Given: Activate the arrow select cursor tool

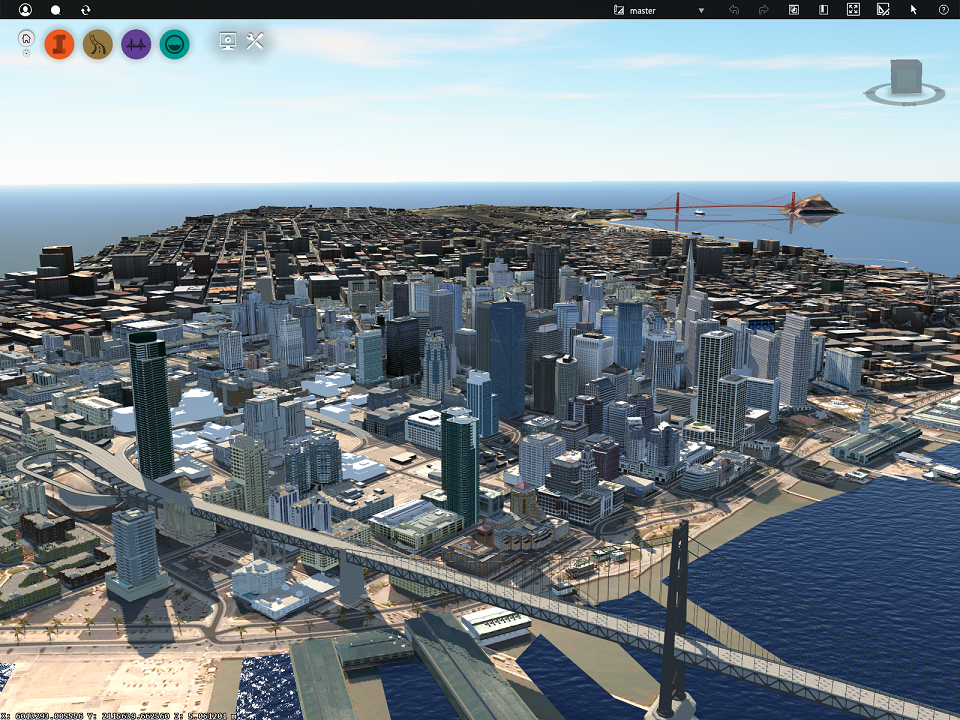Looking at the screenshot, I should pos(913,10).
